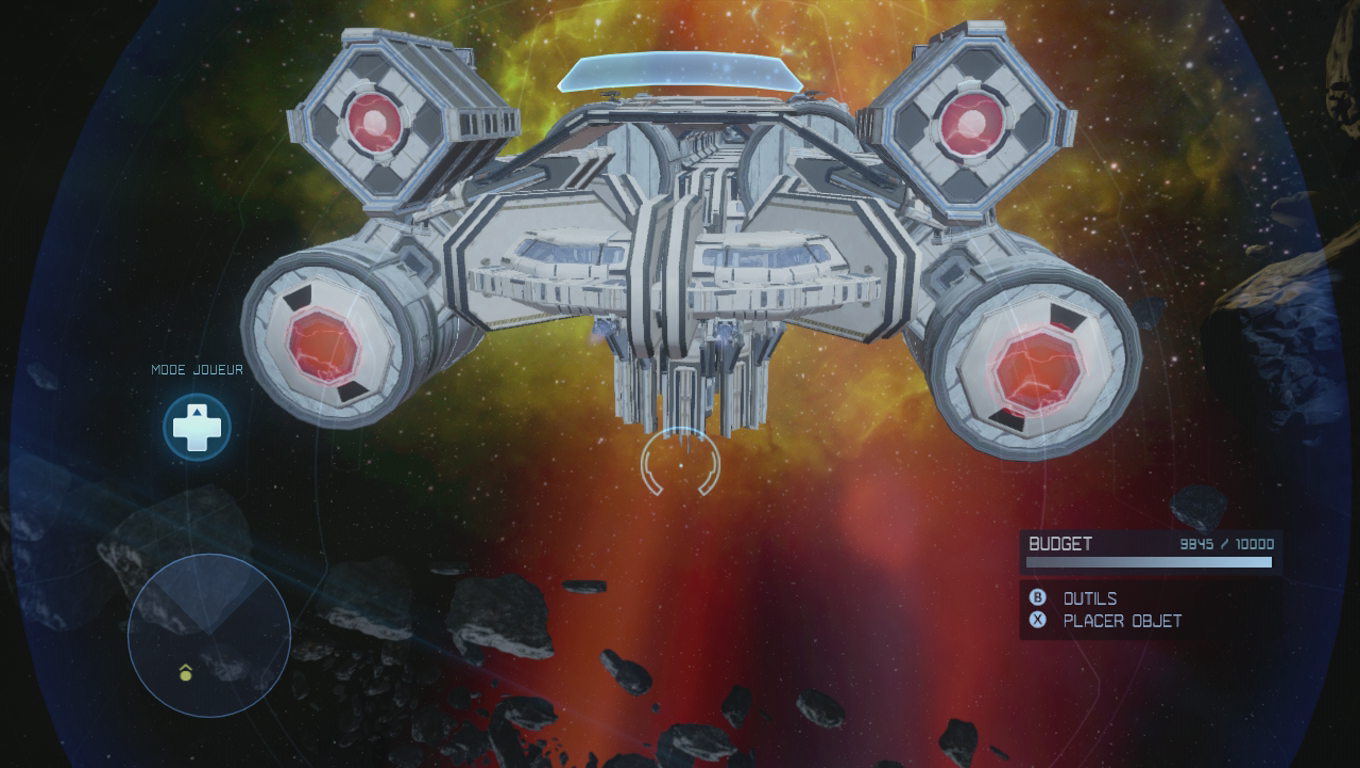Screen dimensions: 1360x768
Task: Click the yellow player marker on the minimap
Action: click(184, 676)
